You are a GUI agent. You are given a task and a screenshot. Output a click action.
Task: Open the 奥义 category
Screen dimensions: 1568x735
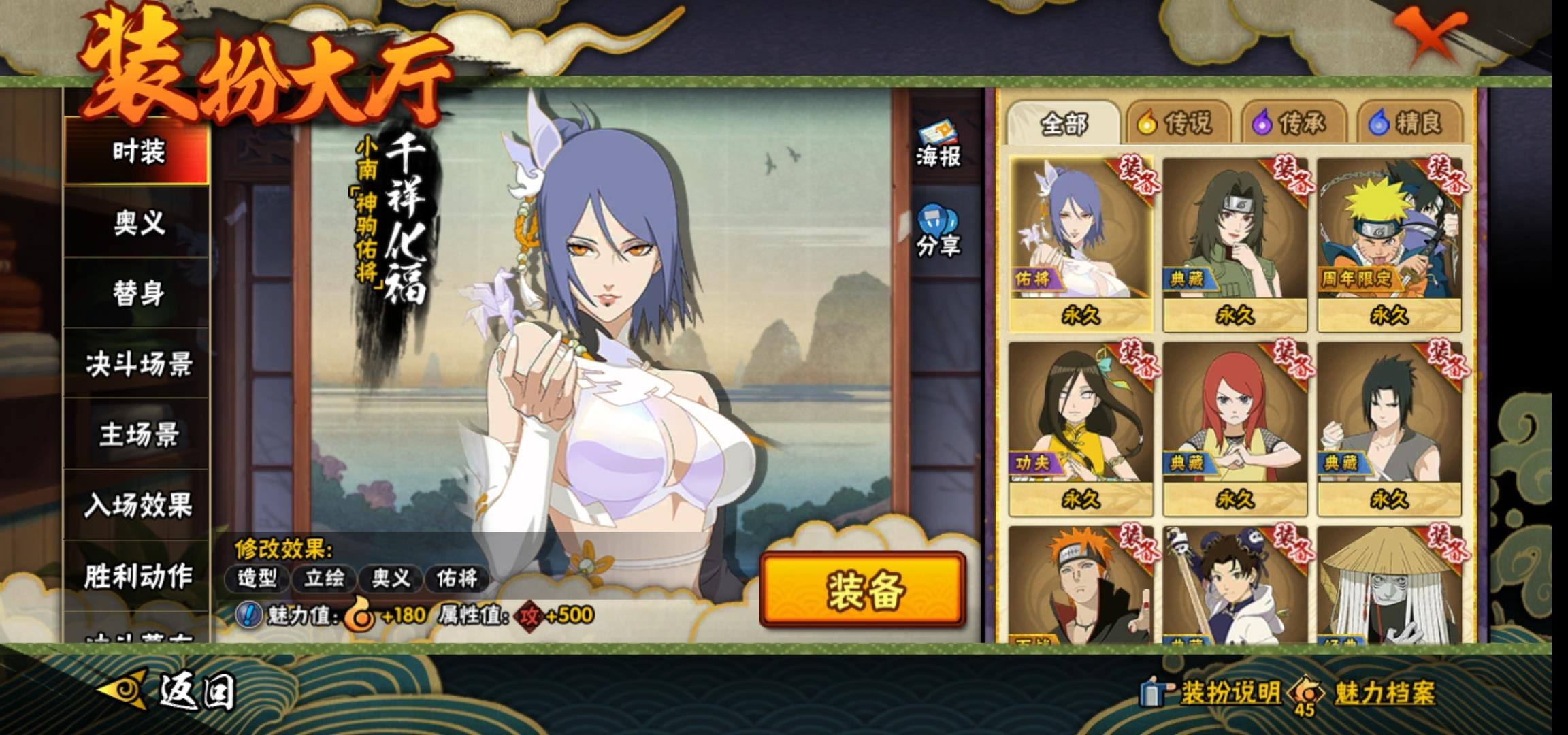coord(137,222)
